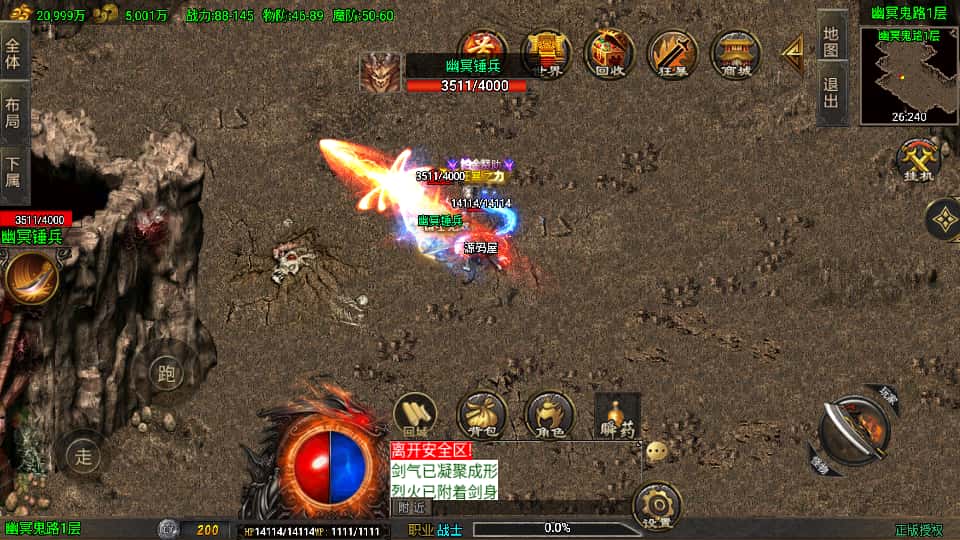Switch chat to 附近 channel
This screenshot has height=540, width=960.
point(411,507)
